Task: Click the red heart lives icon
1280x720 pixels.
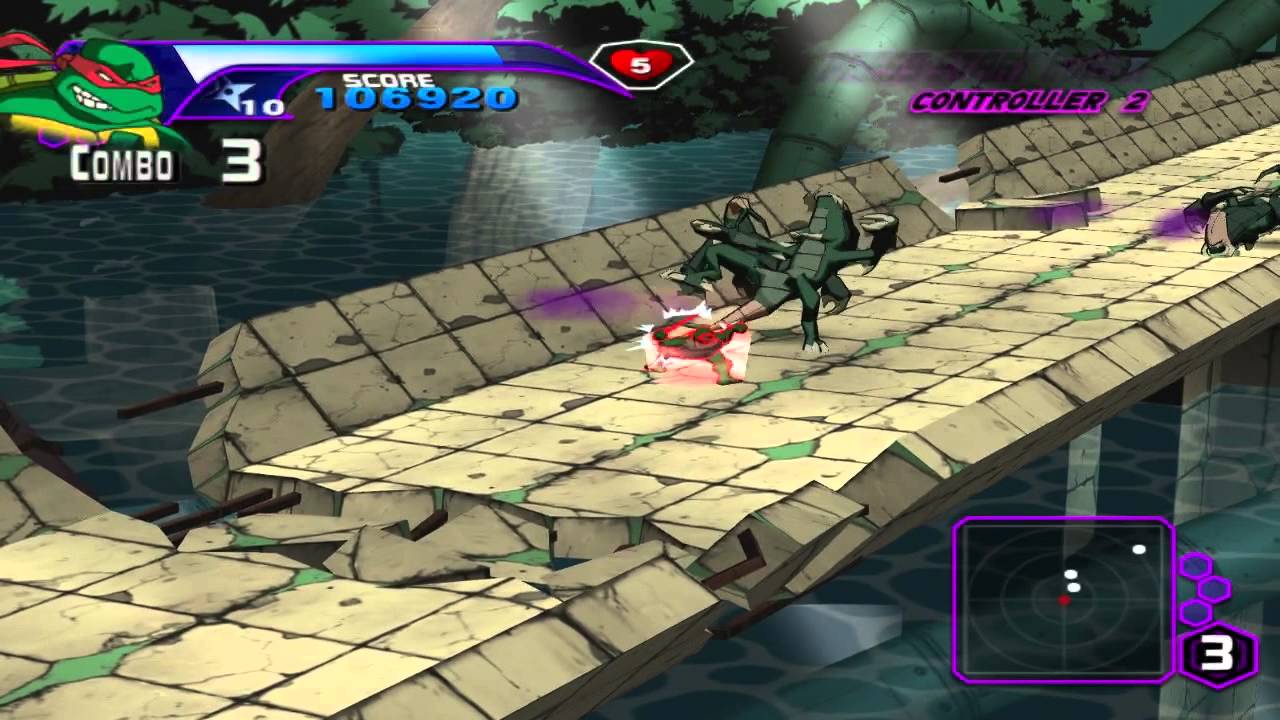Action: click(640, 65)
